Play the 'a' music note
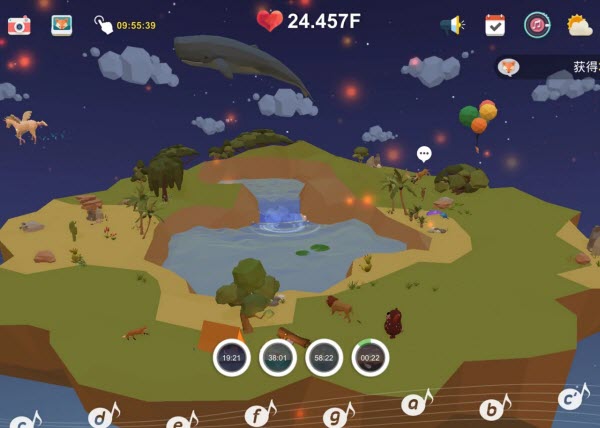This screenshot has height=428, width=600. tap(415, 403)
